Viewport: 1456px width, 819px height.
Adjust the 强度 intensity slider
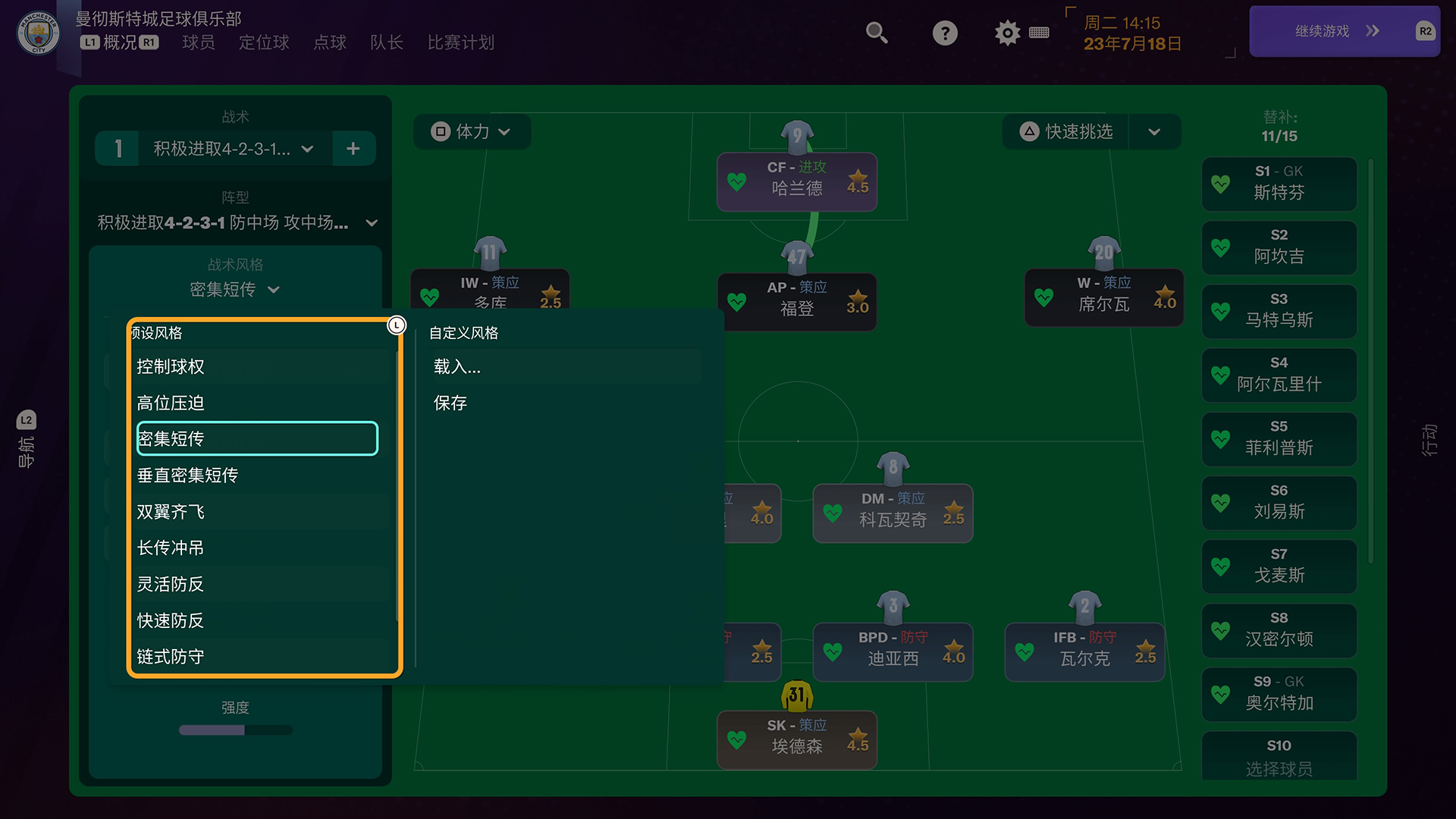tap(235, 730)
